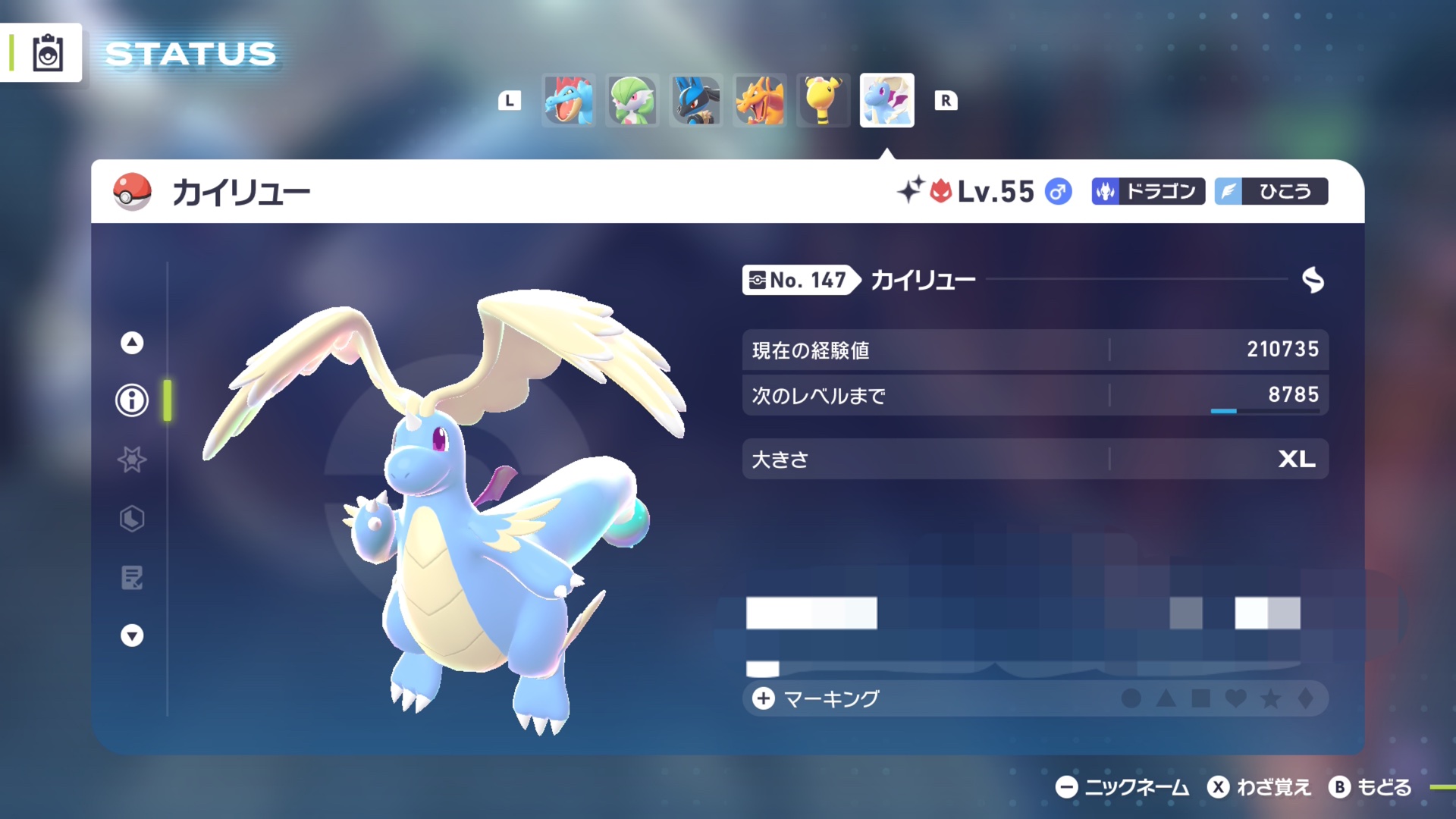
Task: Click the status clipboard icon at top left
Action: pyautogui.click(x=48, y=53)
